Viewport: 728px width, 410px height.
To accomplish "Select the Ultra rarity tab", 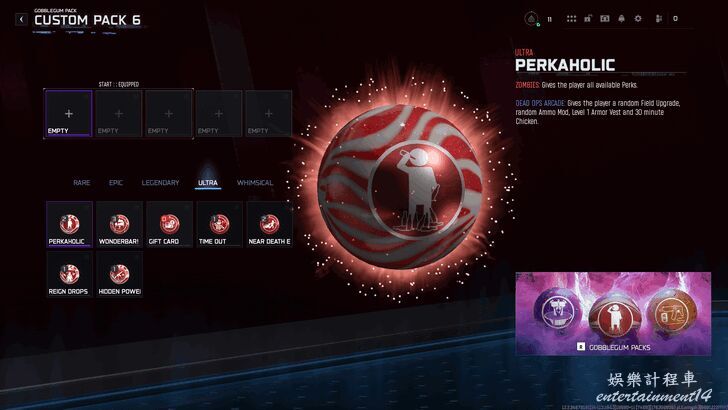I will pos(208,183).
